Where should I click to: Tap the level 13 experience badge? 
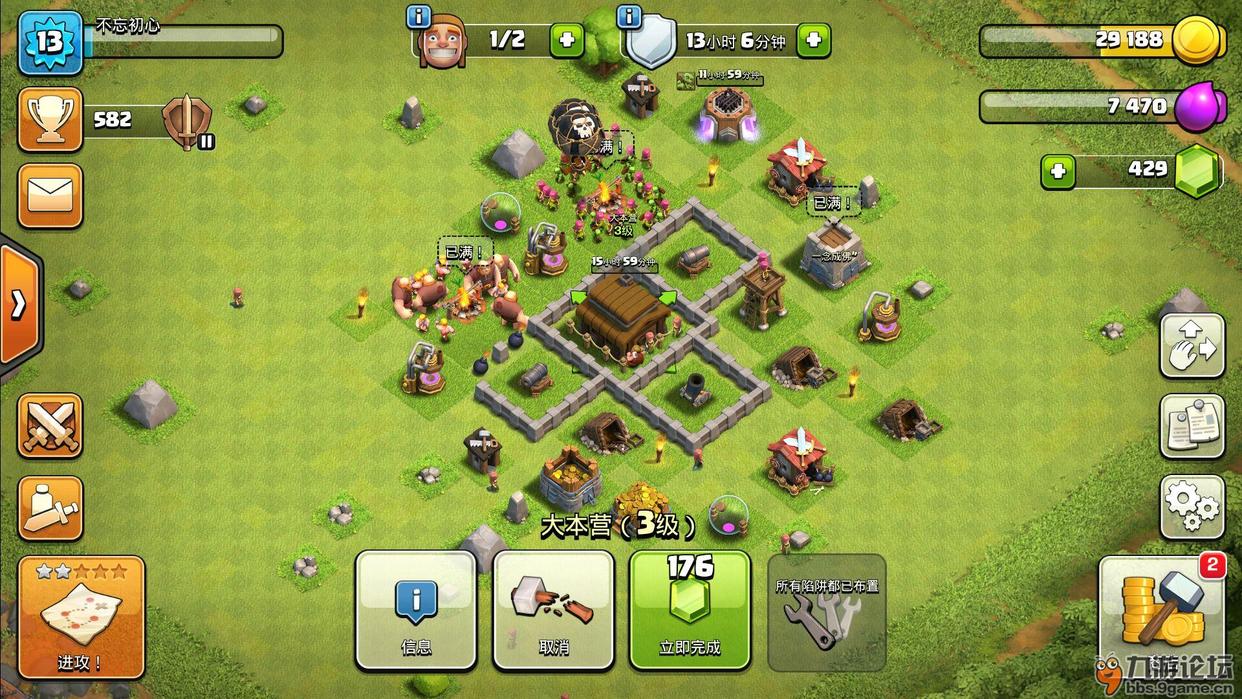click(x=50, y=42)
